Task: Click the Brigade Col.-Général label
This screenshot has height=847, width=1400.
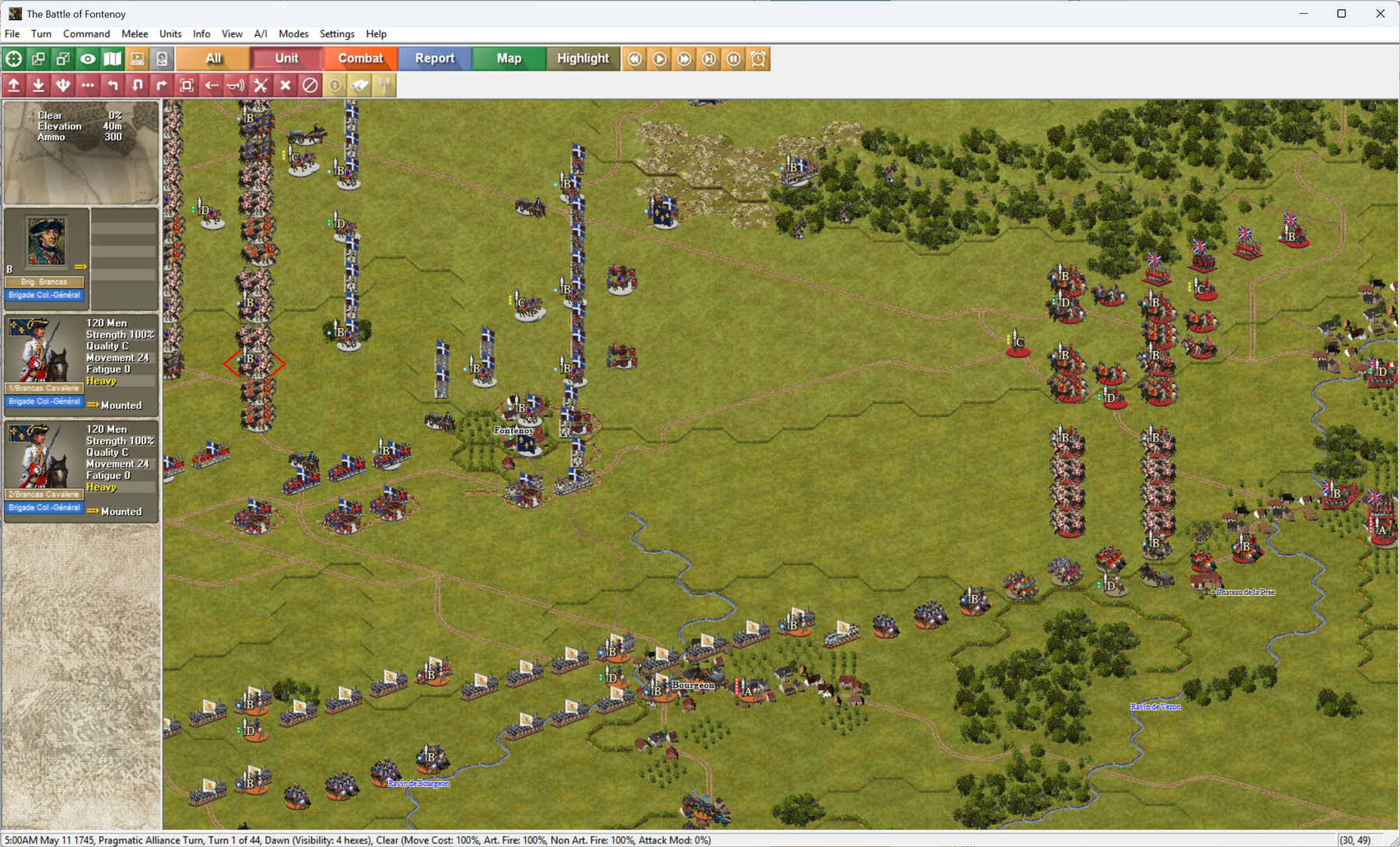Action: pos(44,295)
